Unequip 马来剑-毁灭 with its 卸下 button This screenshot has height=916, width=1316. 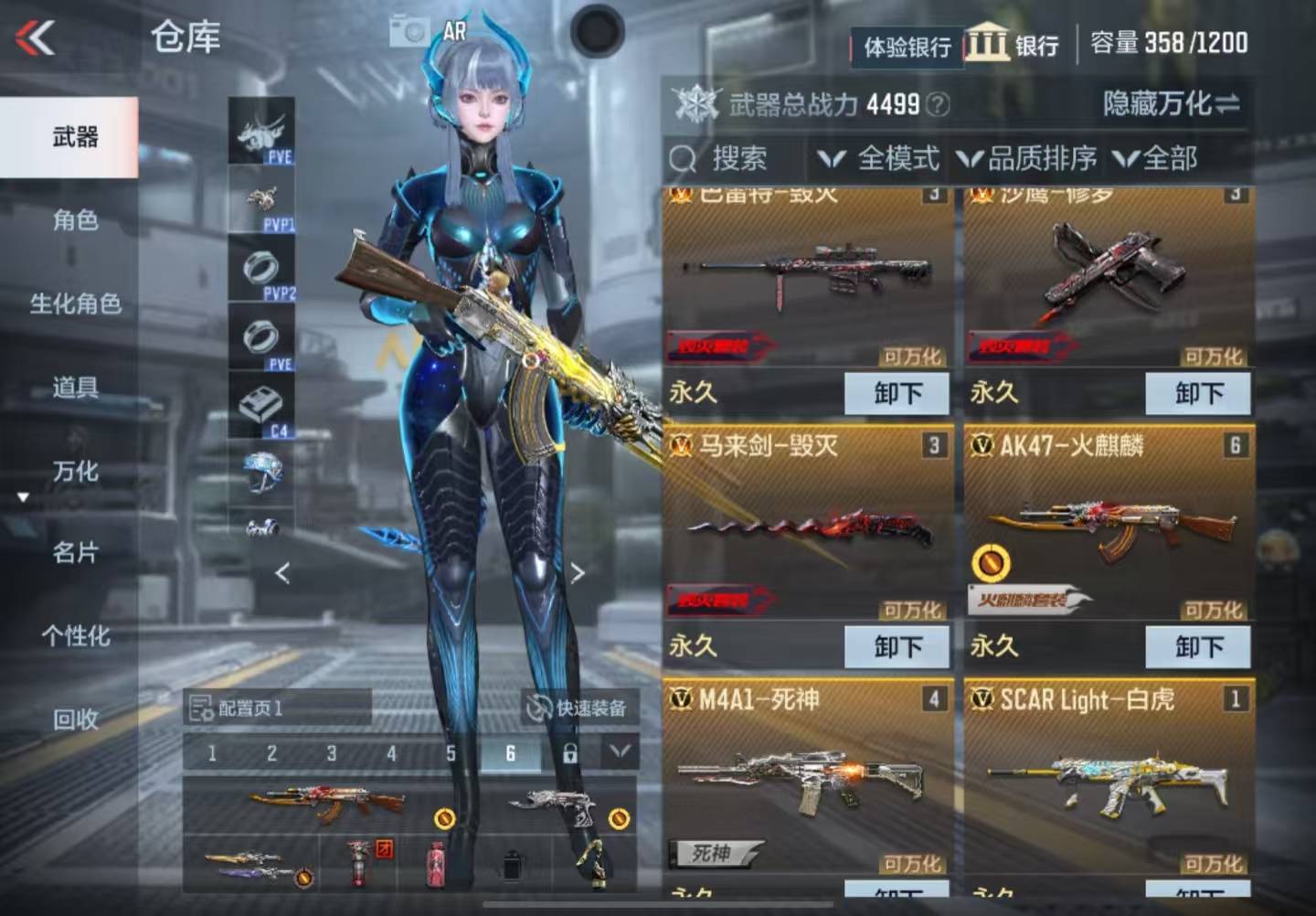897,646
